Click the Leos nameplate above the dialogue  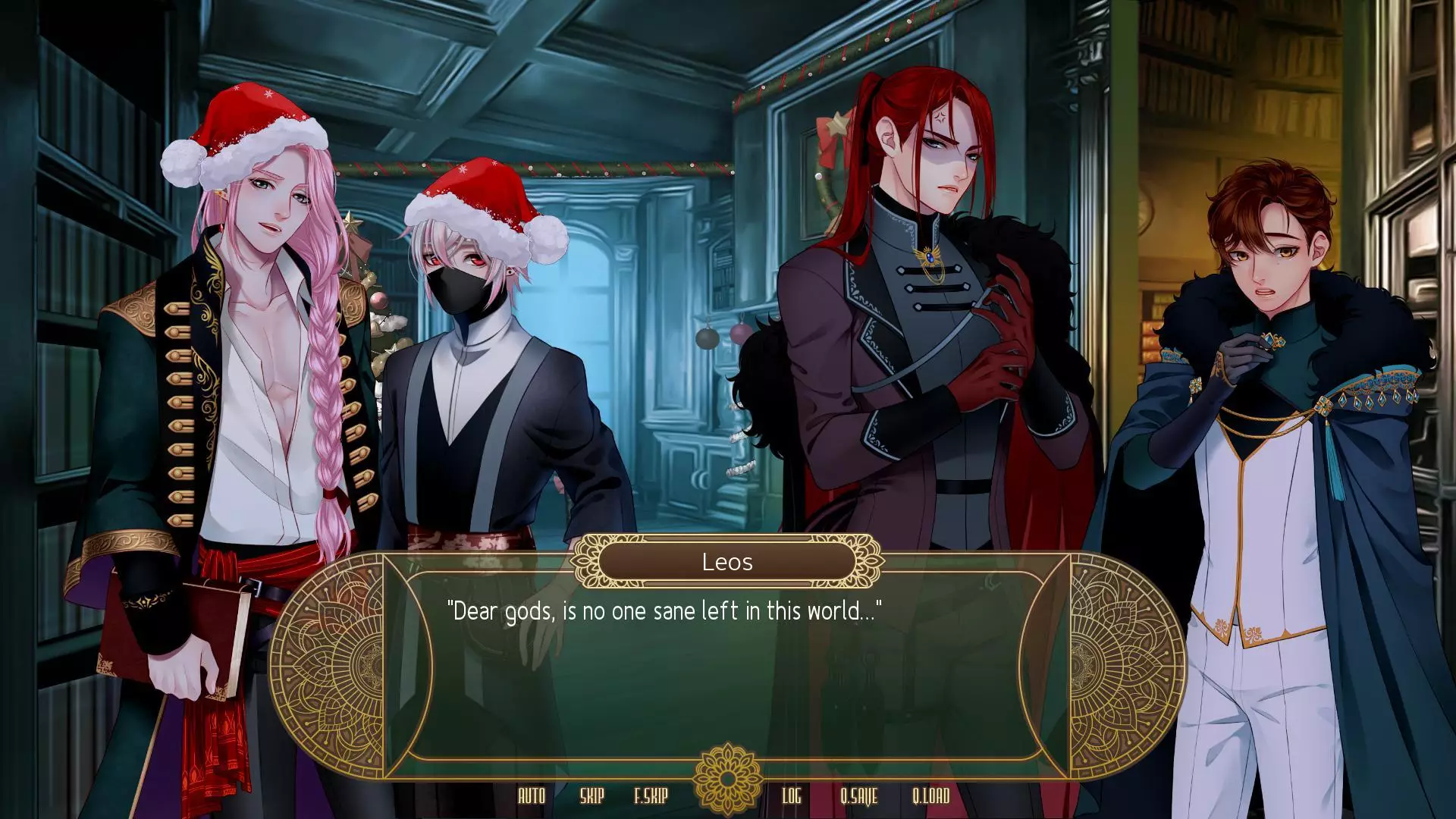tap(727, 561)
